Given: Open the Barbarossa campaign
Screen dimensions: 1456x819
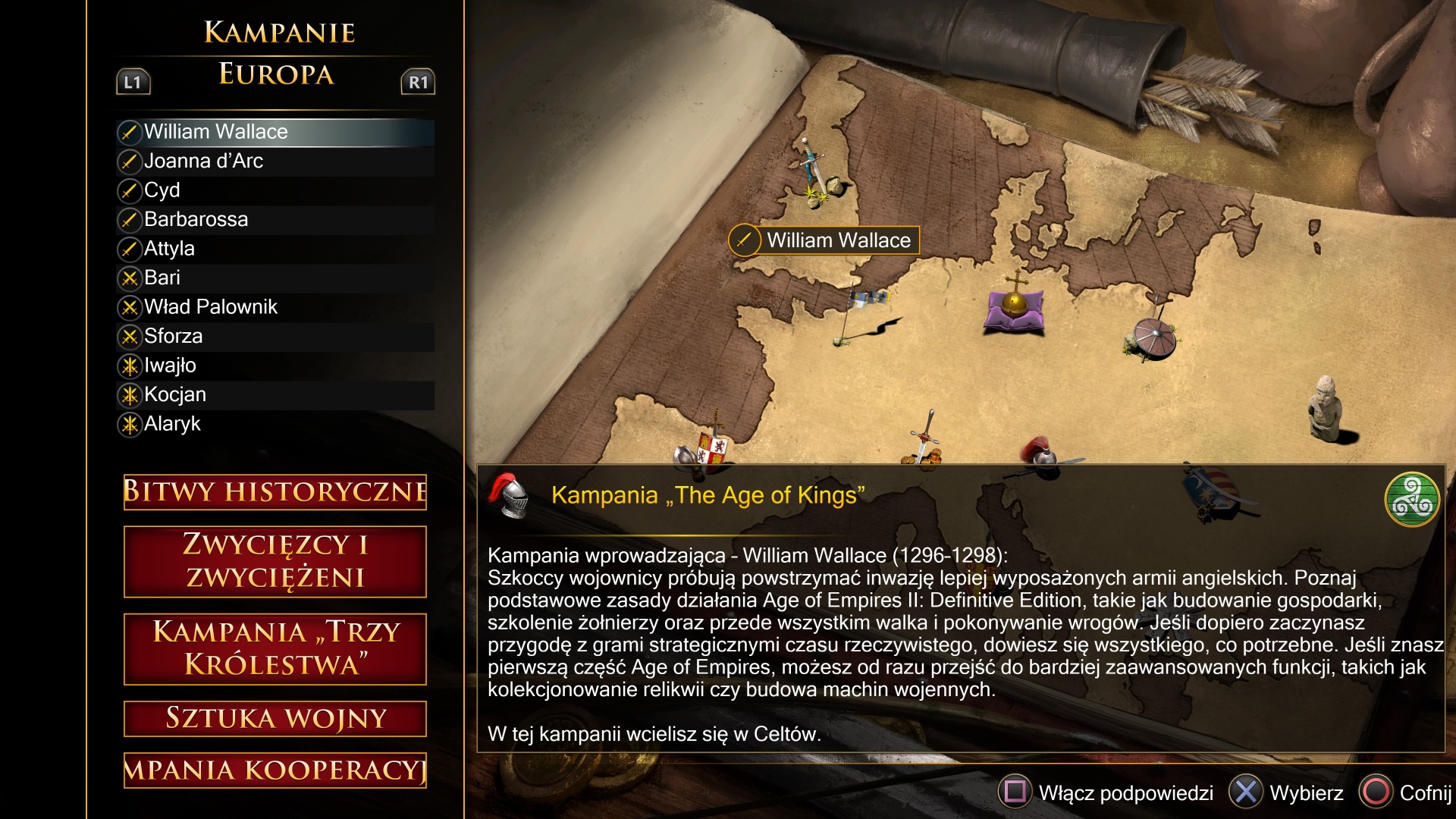Looking at the screenshot, I should pyautogui.click(x=196, y=219).
